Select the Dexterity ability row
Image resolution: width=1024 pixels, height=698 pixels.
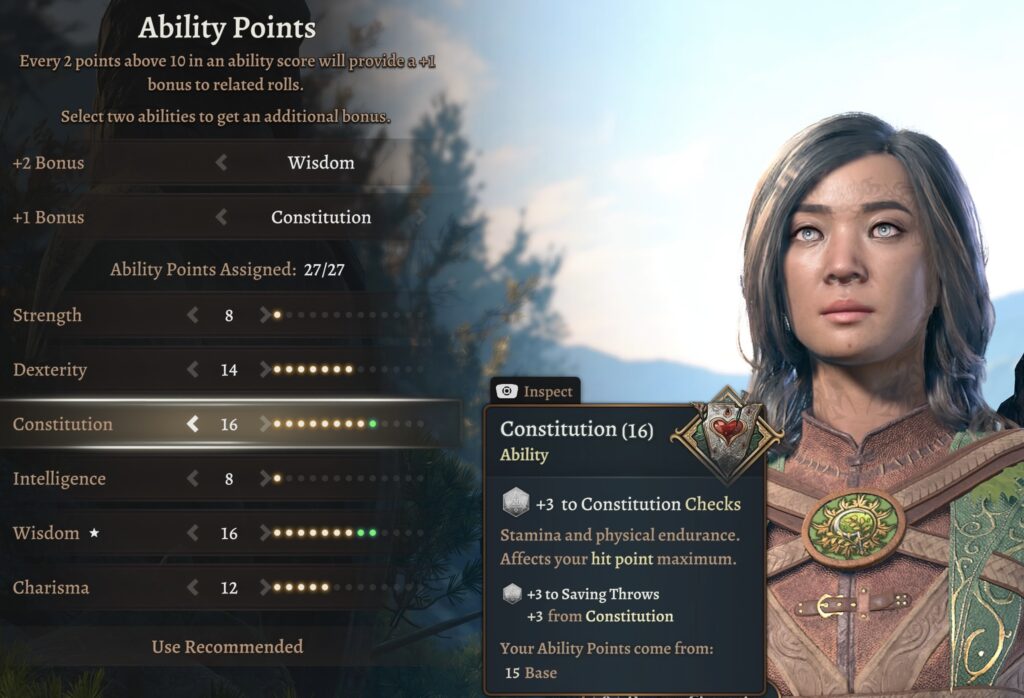click(50, 370)
